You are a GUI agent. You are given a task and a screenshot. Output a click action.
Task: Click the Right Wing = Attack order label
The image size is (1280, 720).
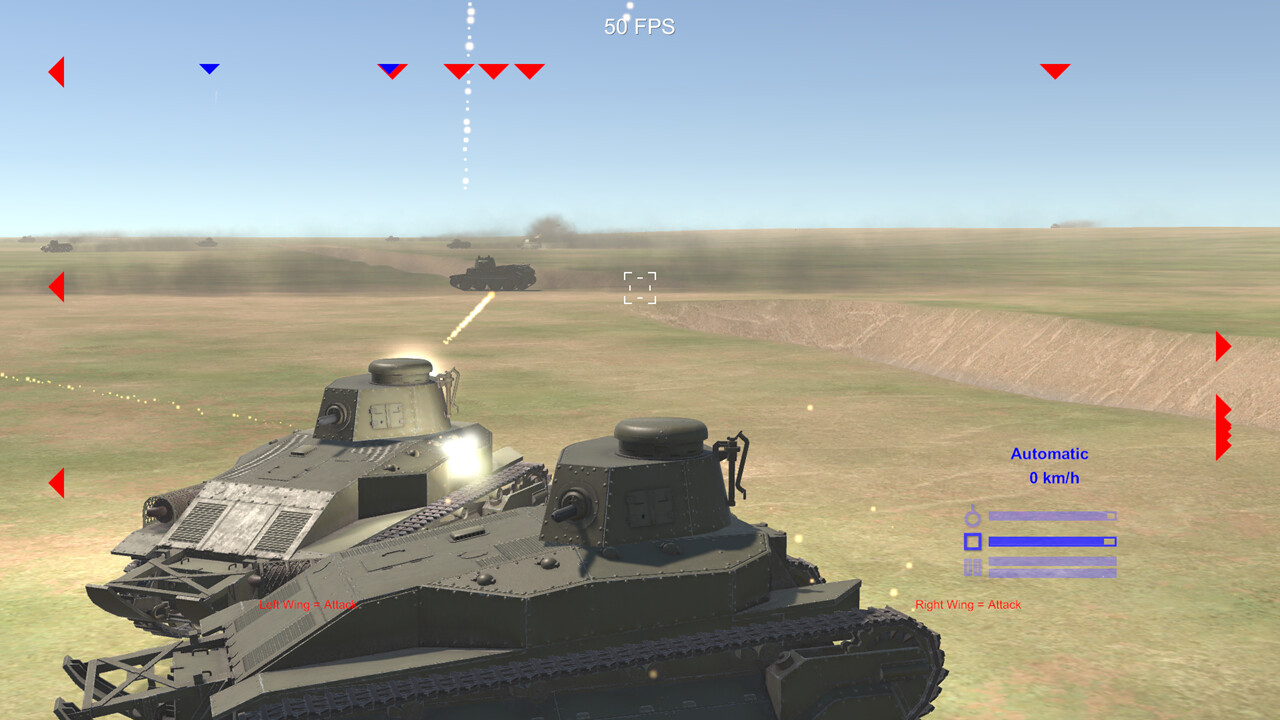pyautogui.click(x=967, y=604)
